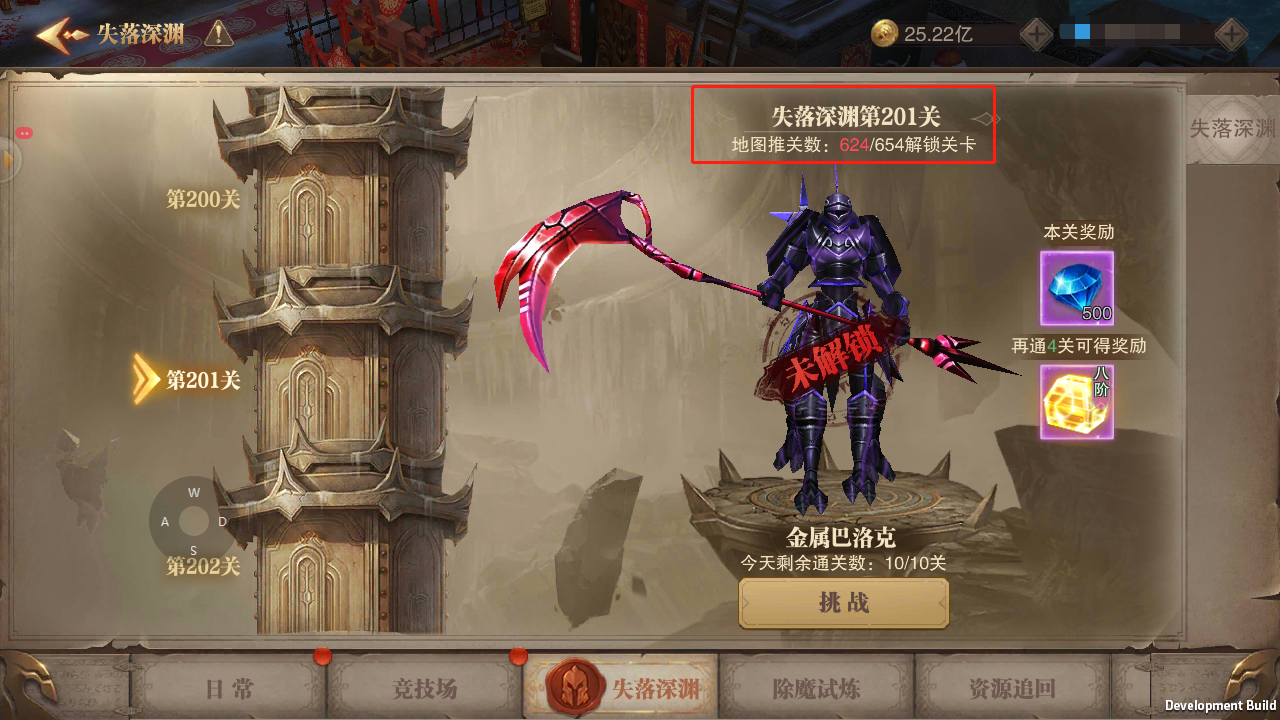1280x720 pixels.
Task: Switch to the 竞技场 tab
Action: click(424, 687)
